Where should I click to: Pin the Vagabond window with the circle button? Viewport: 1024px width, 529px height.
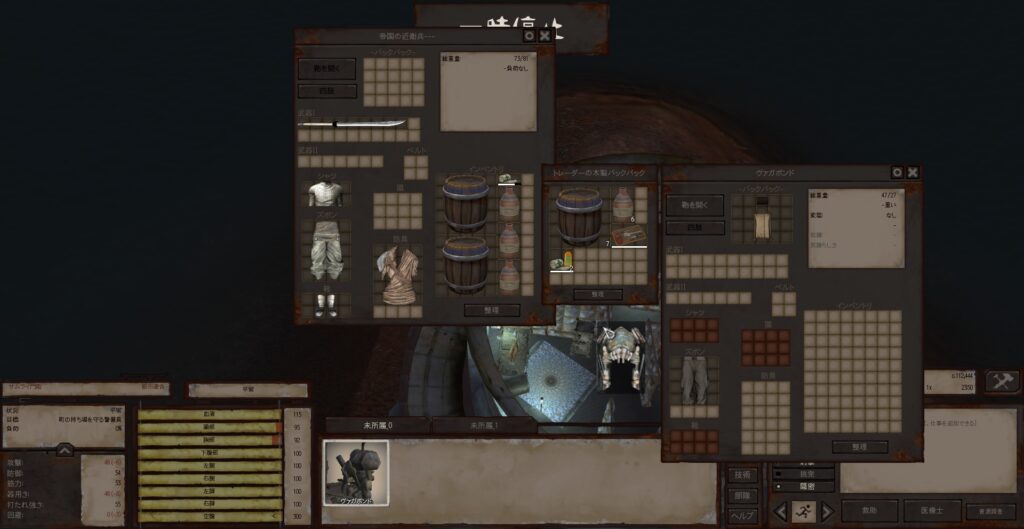click(x=896, y=172)
